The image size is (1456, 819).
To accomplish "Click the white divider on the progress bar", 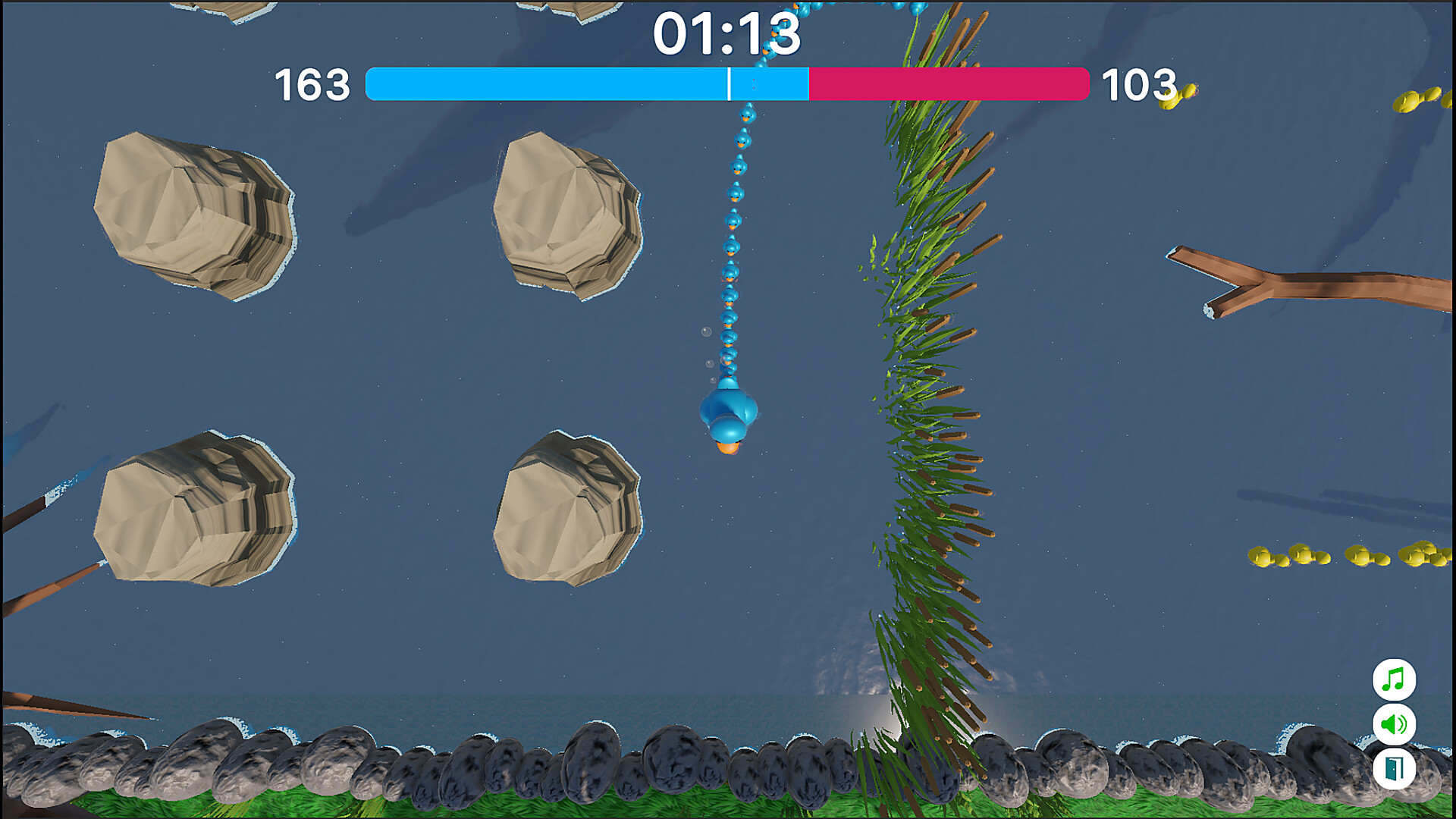I will tap(730, 83).
